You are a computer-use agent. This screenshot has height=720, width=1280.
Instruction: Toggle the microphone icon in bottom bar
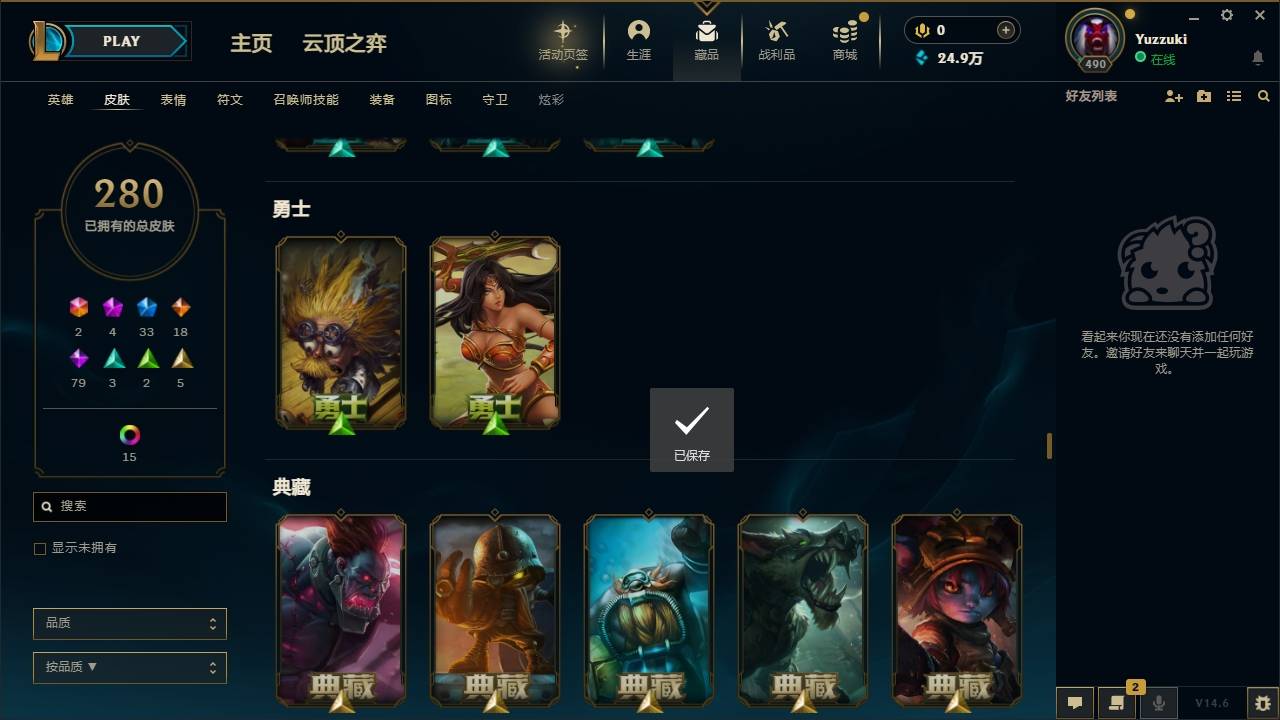pos(1159,703)
